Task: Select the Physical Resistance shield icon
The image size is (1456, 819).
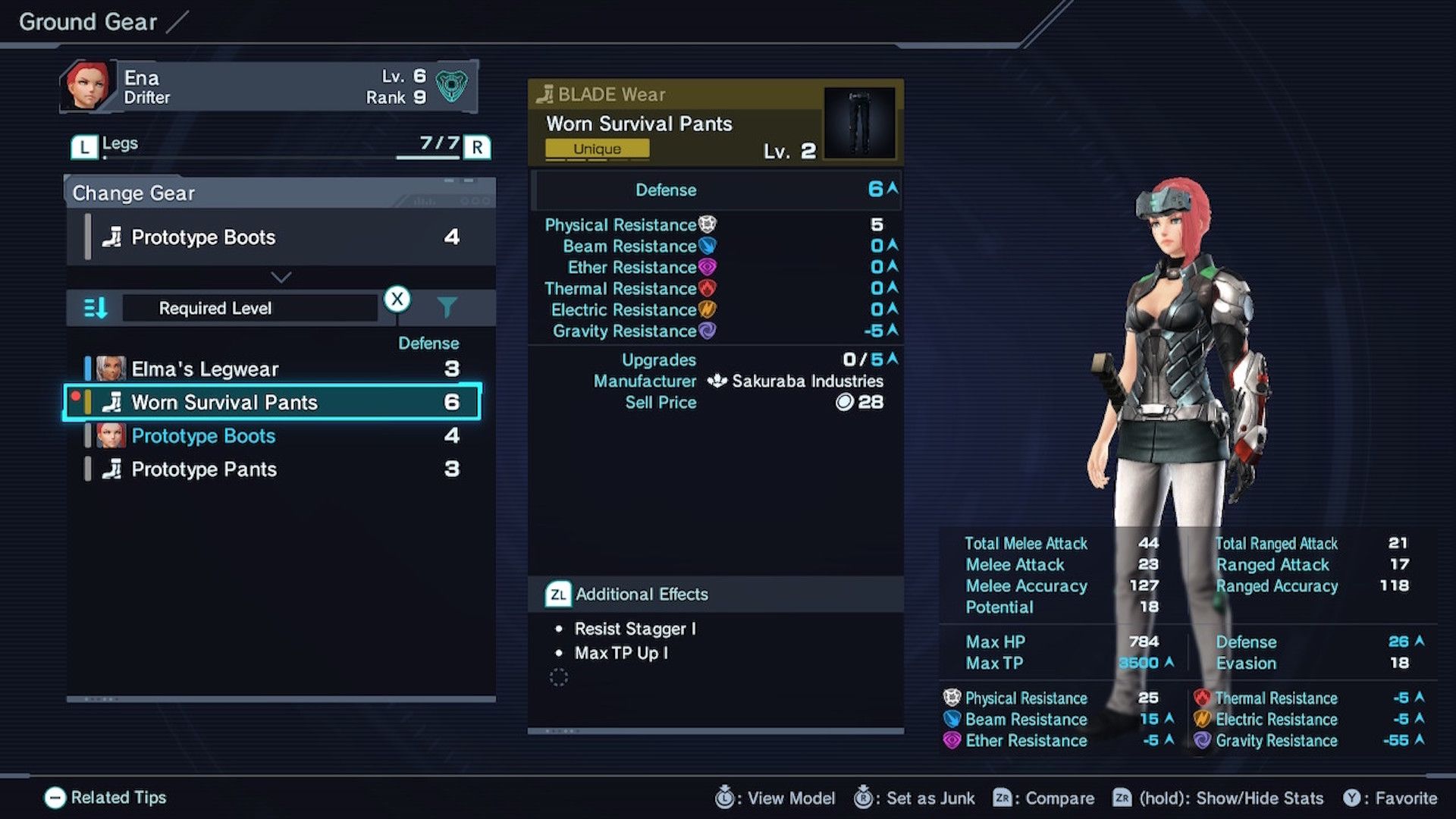Action: click(x=708, y=224)
